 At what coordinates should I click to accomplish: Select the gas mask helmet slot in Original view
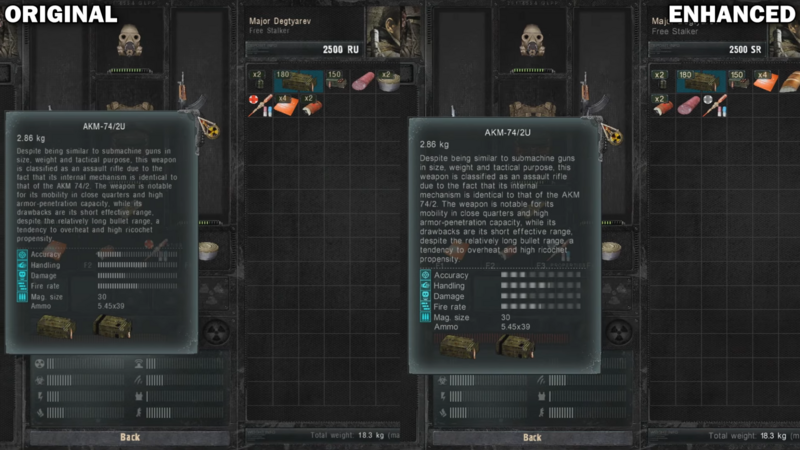click(x=130, y=40)
